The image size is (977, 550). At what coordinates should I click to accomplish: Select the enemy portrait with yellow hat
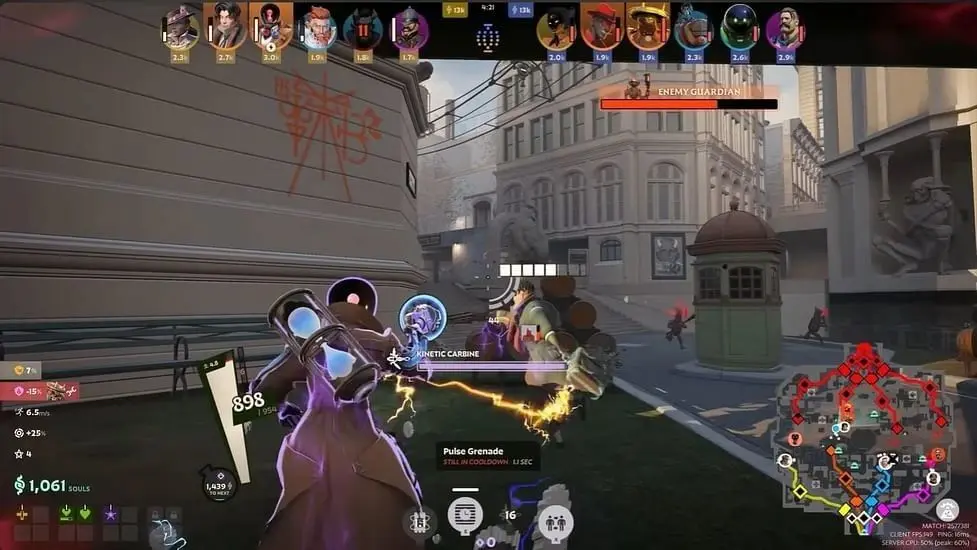[x=647, y=28]
